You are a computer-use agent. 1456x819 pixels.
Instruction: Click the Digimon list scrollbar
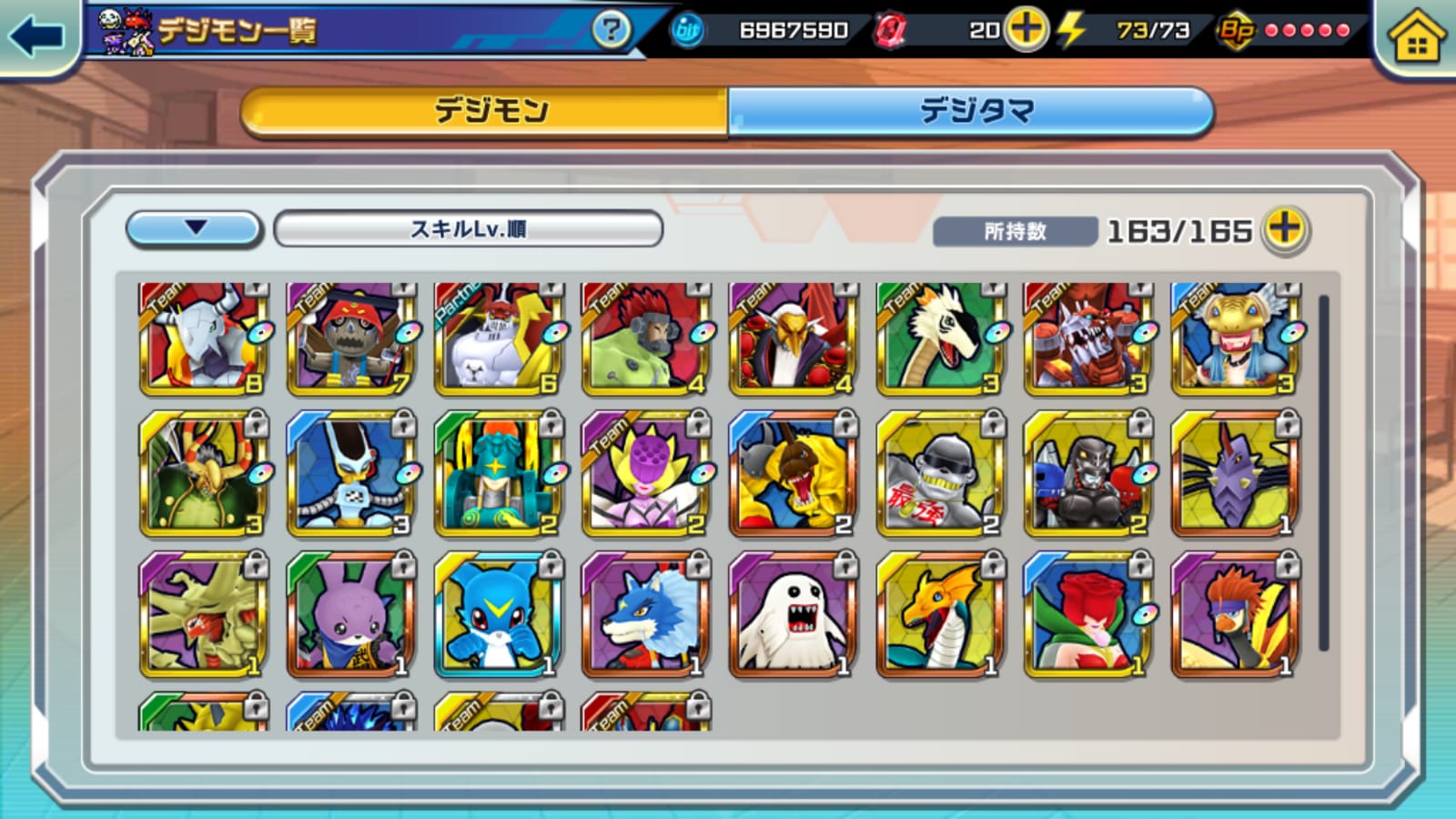(1323, 473)
